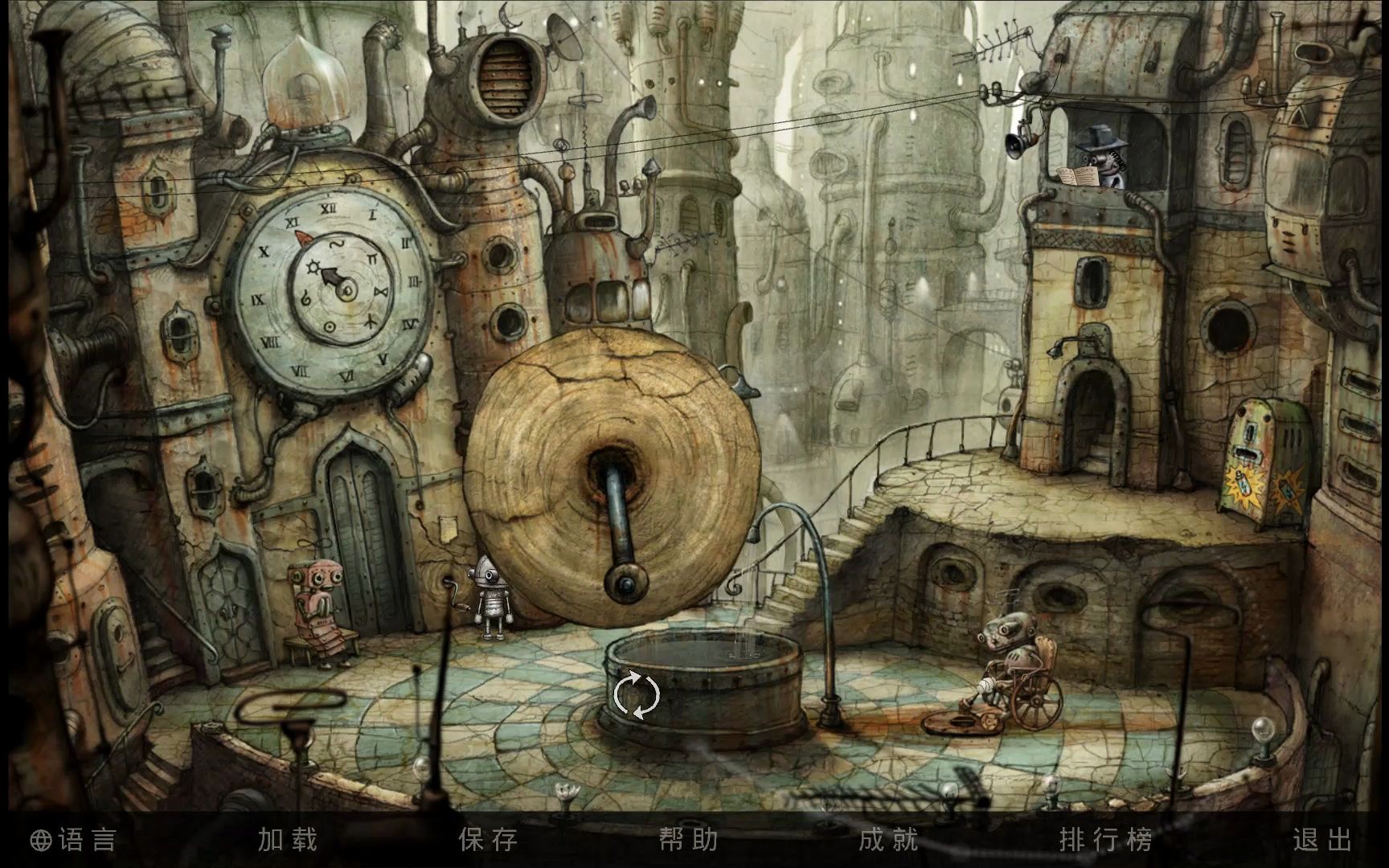Show the 成就 achievements list
The height and width of the screenshot is (868, 1389).
[x=888, y=840]
